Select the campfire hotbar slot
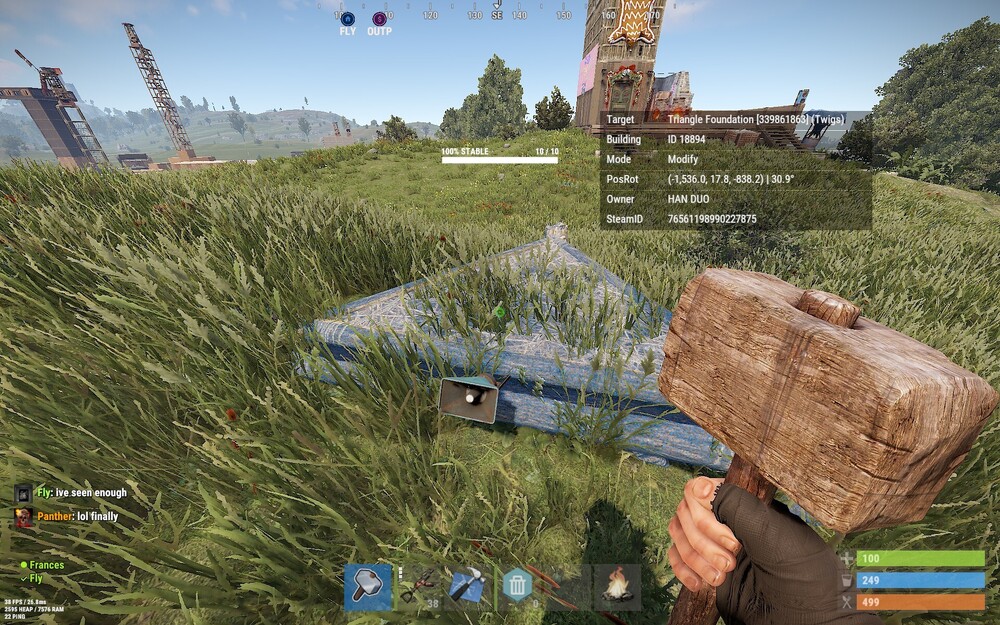Screen dimensions: 1000x625 [x=617, y=587]
